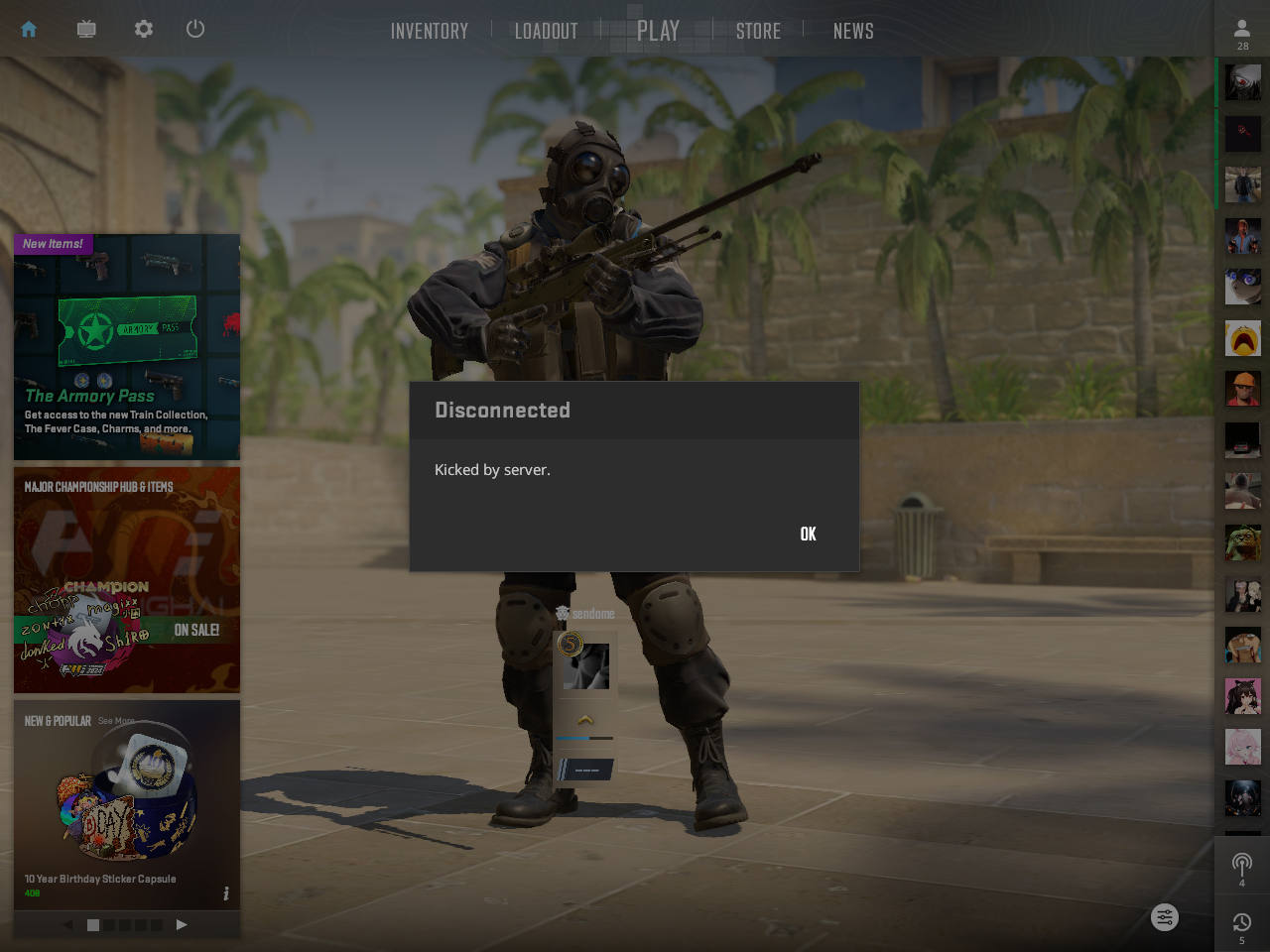
Task: Open the Store tab
Action: pyautogui.click(x=758, y=31)
